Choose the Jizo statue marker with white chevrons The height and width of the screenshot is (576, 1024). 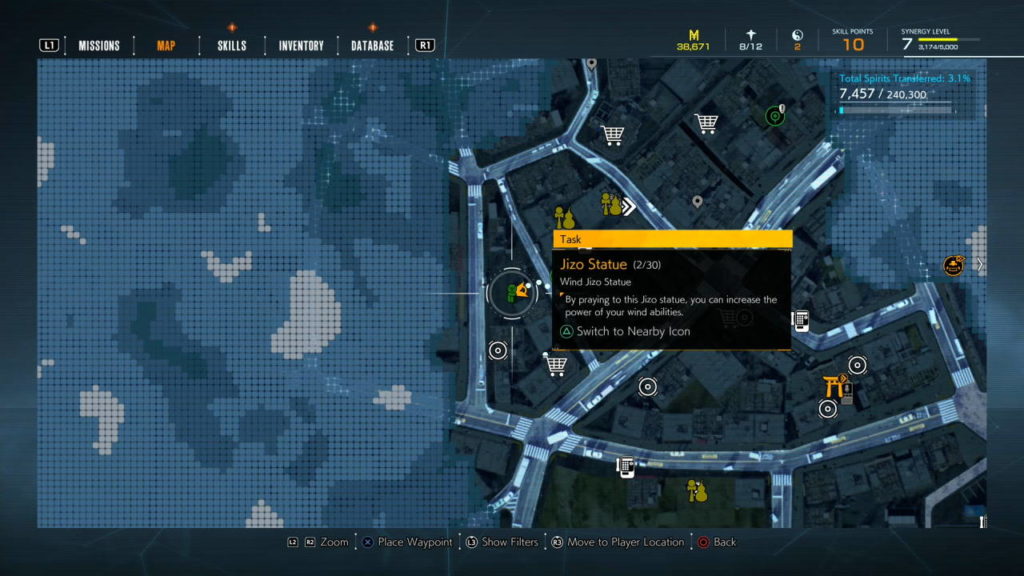(x=612, y=205)
